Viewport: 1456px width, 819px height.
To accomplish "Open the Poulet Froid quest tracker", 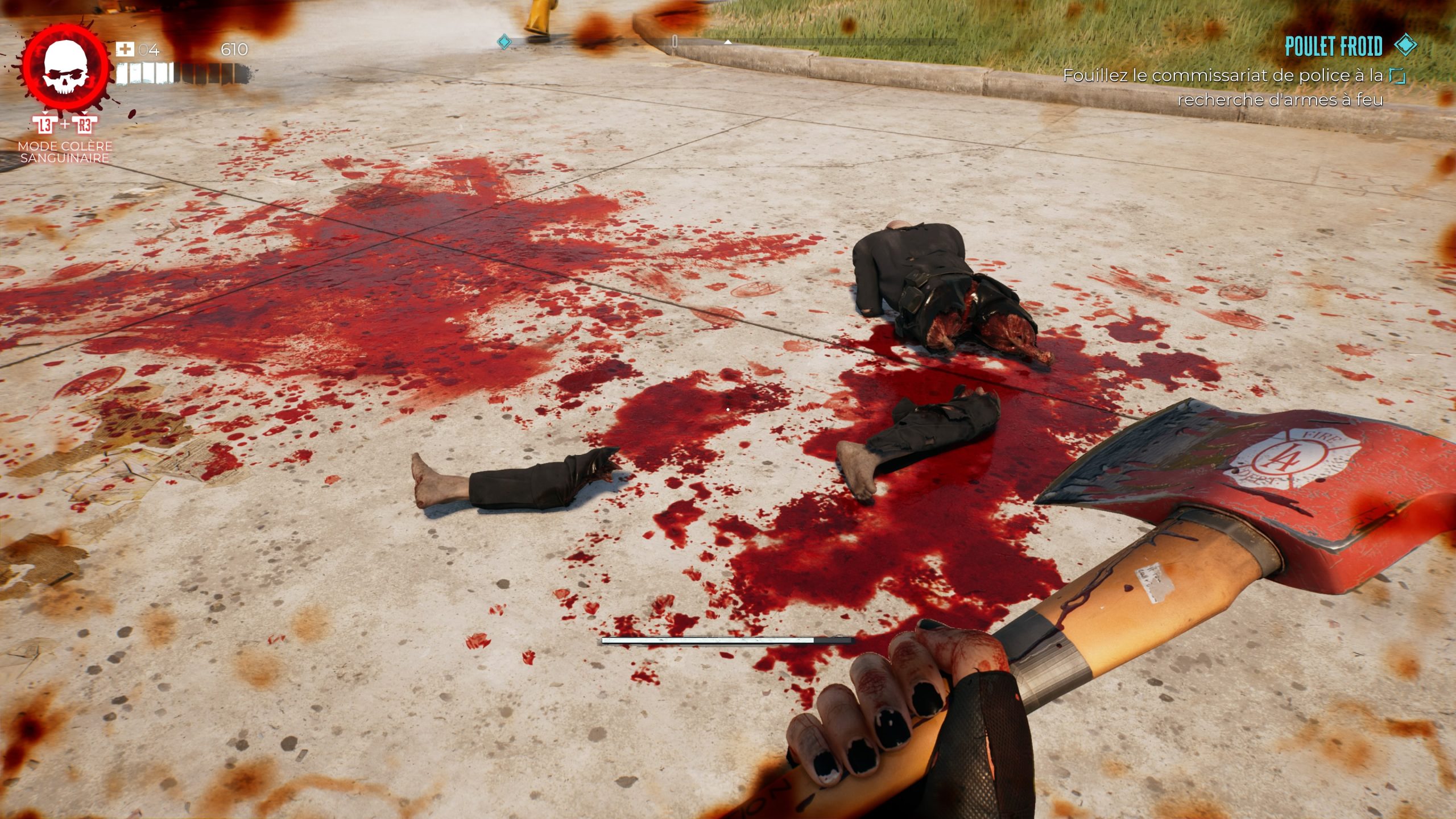I will point(1333,47).
